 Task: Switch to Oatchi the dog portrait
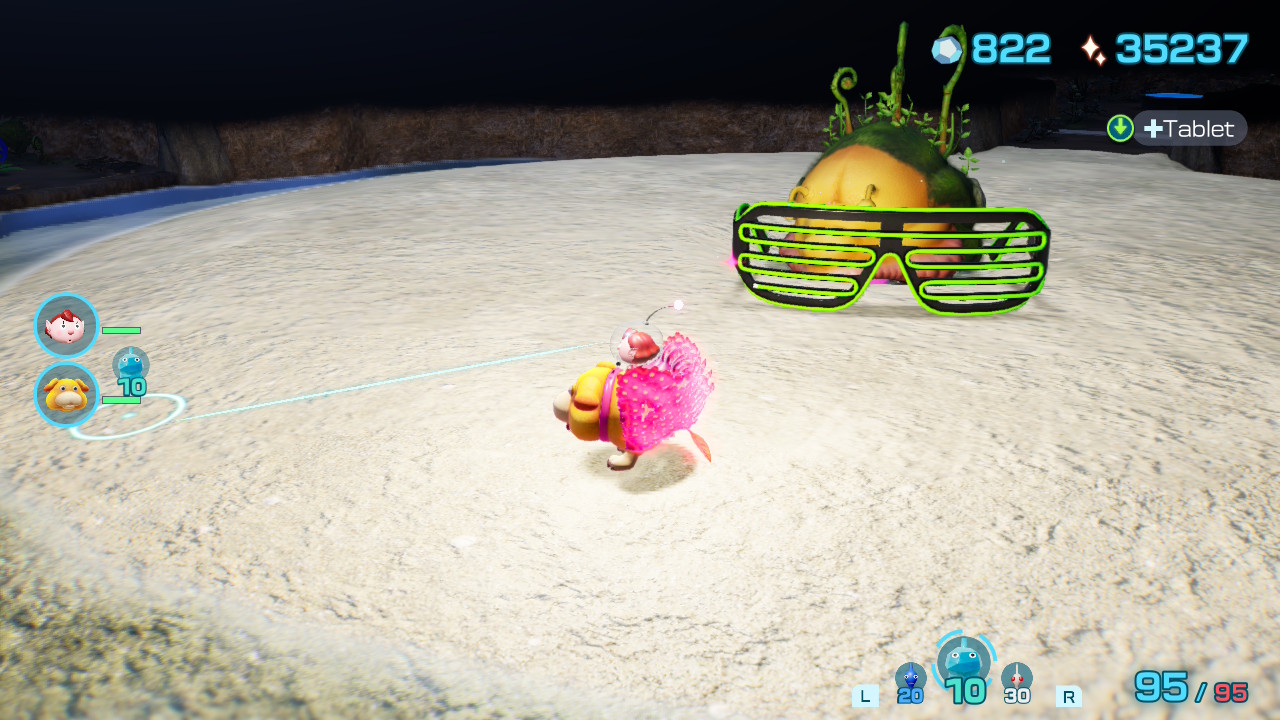pyautogui.click(x=66, y=394)
